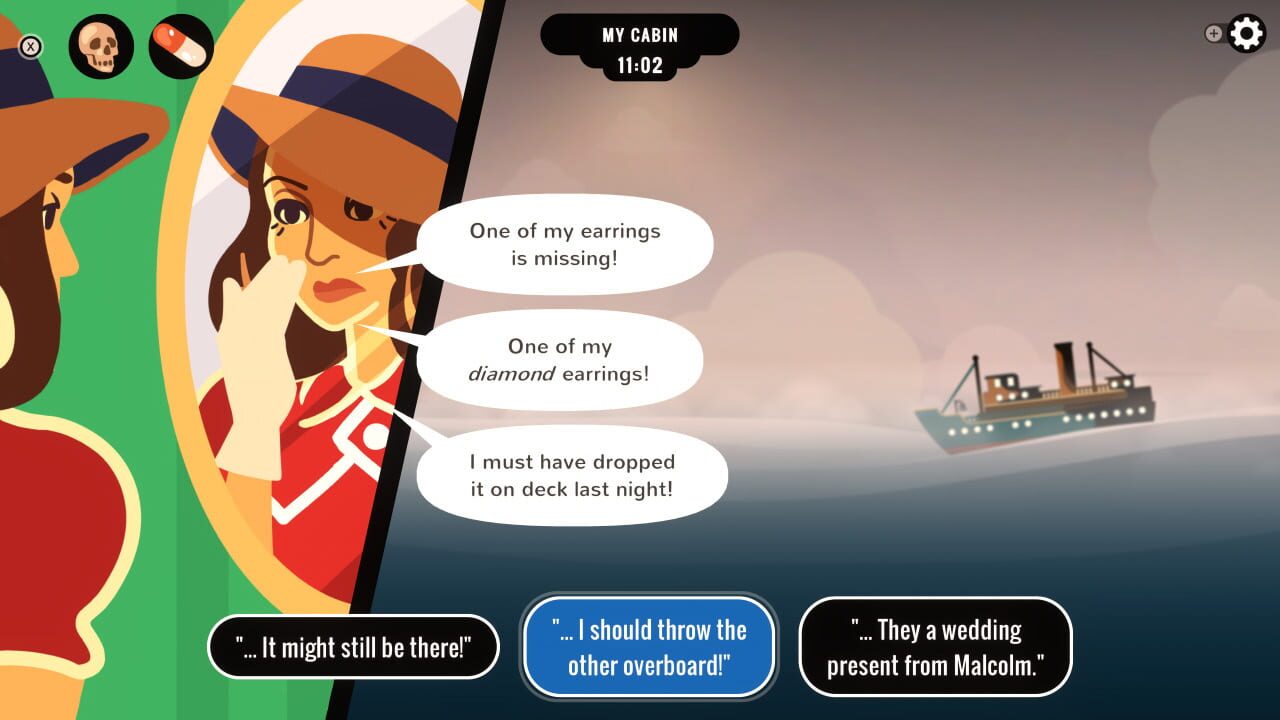This screenshot has width=1280, height=720.
Task: Tap the 'diamond earrings' speech bubble
Action: coord(560,360)
